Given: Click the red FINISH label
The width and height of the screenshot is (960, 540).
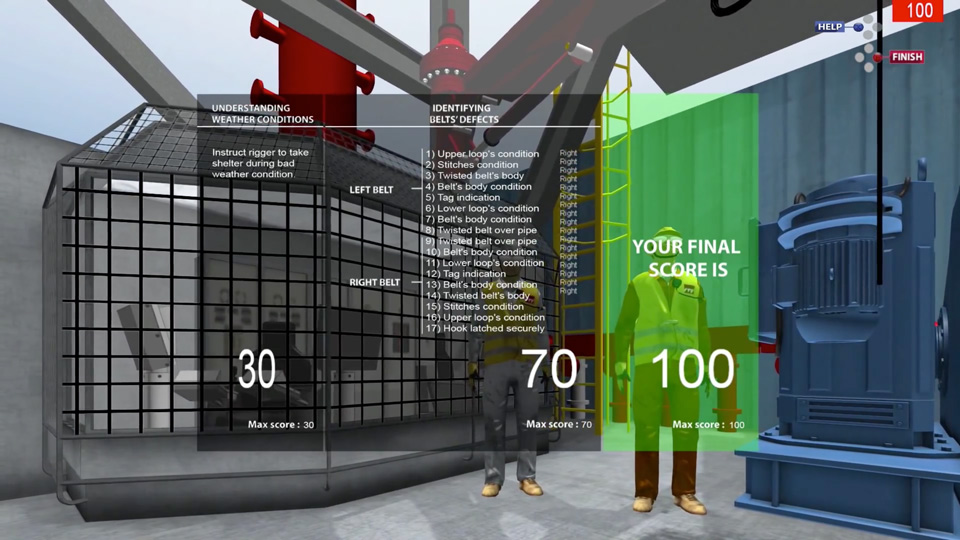Looking at the screenshot, I should (906, 58).
